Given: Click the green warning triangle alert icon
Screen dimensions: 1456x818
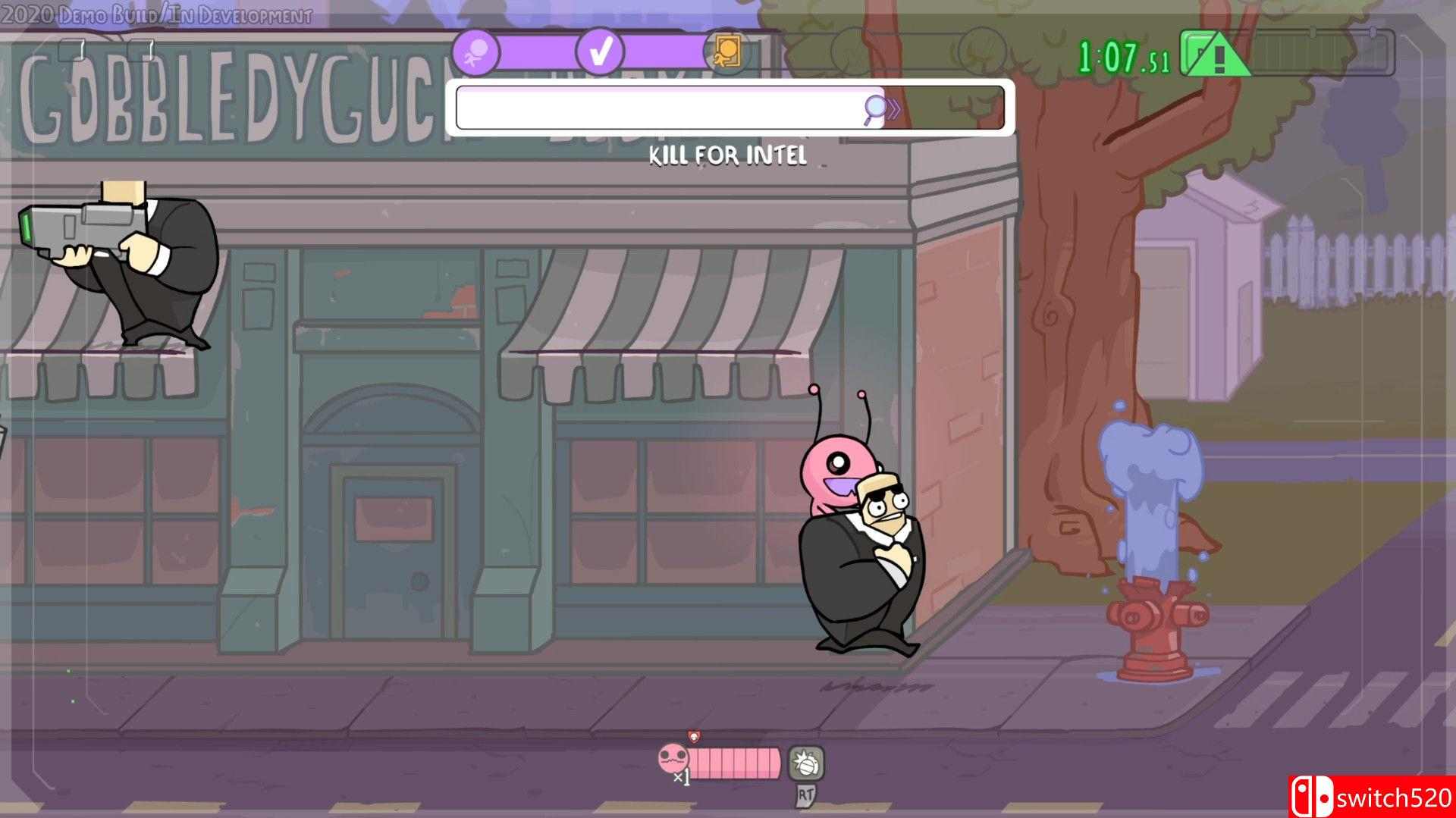Looking at the screenshot, I should (x=1217, y=55).
